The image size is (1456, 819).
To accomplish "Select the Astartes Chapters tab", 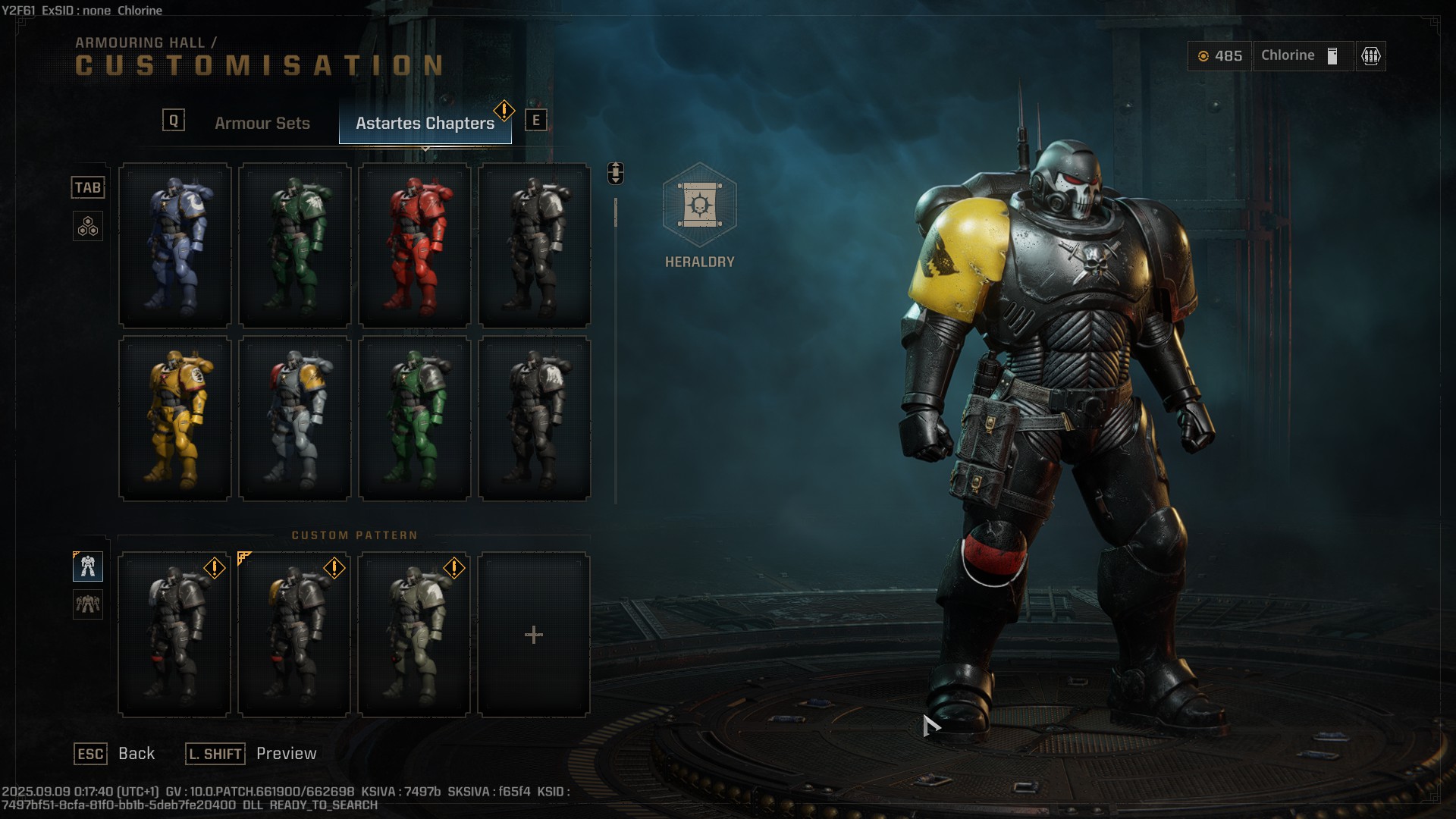I will [x=425, y=123].
